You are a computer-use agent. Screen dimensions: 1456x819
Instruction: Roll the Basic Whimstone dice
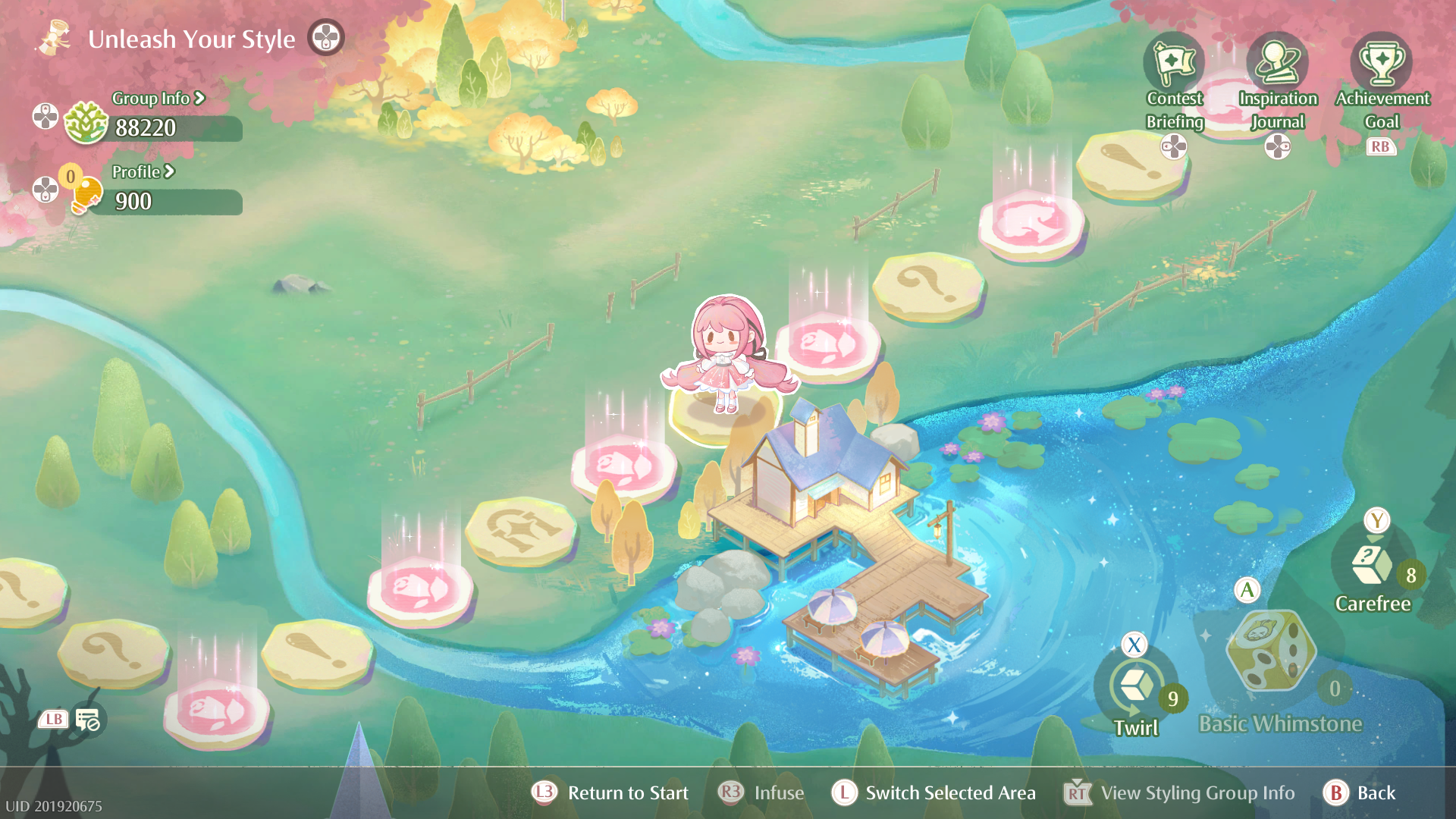(x=1271, y=651)
